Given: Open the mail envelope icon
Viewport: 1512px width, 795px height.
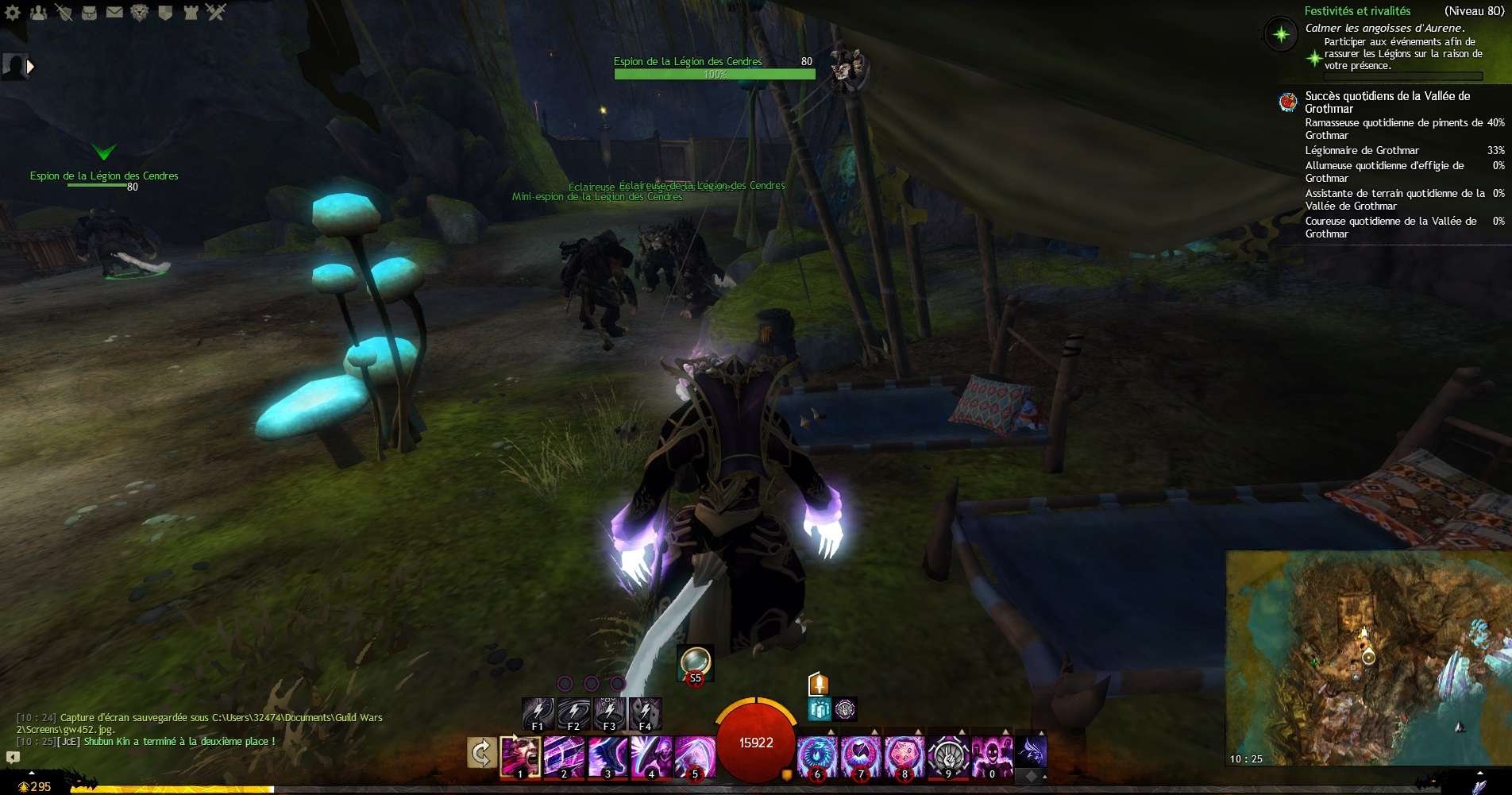Looking at the screenshot, I should coord(114,12).
